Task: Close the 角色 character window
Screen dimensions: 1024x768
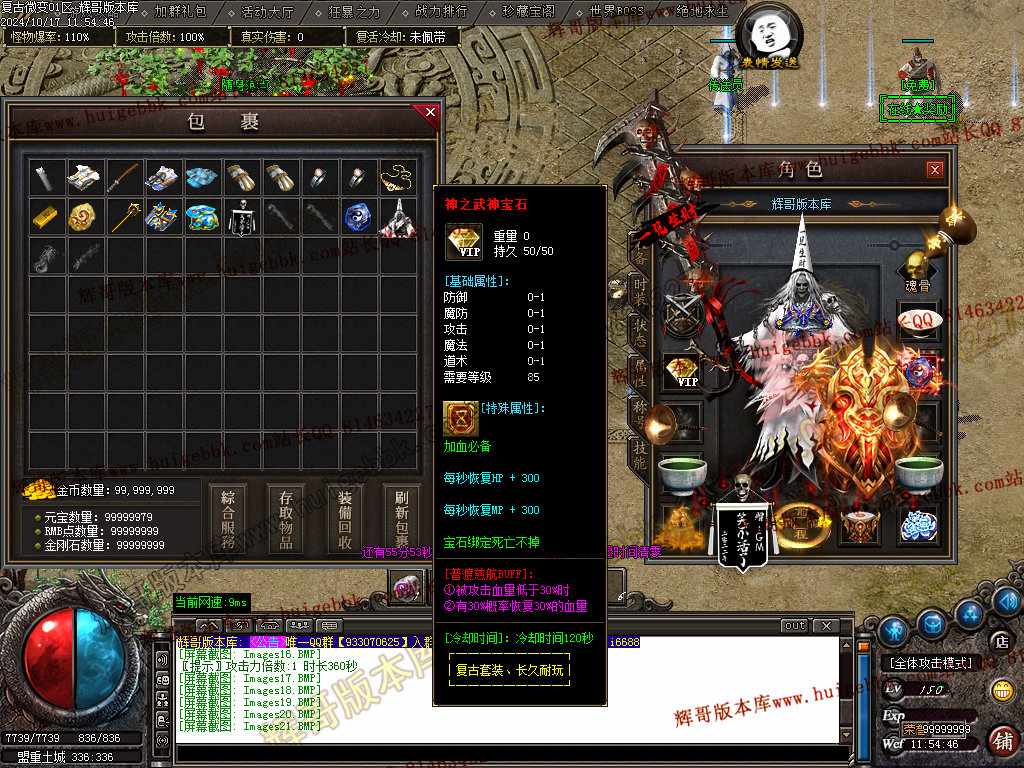Action: point(934,170)
